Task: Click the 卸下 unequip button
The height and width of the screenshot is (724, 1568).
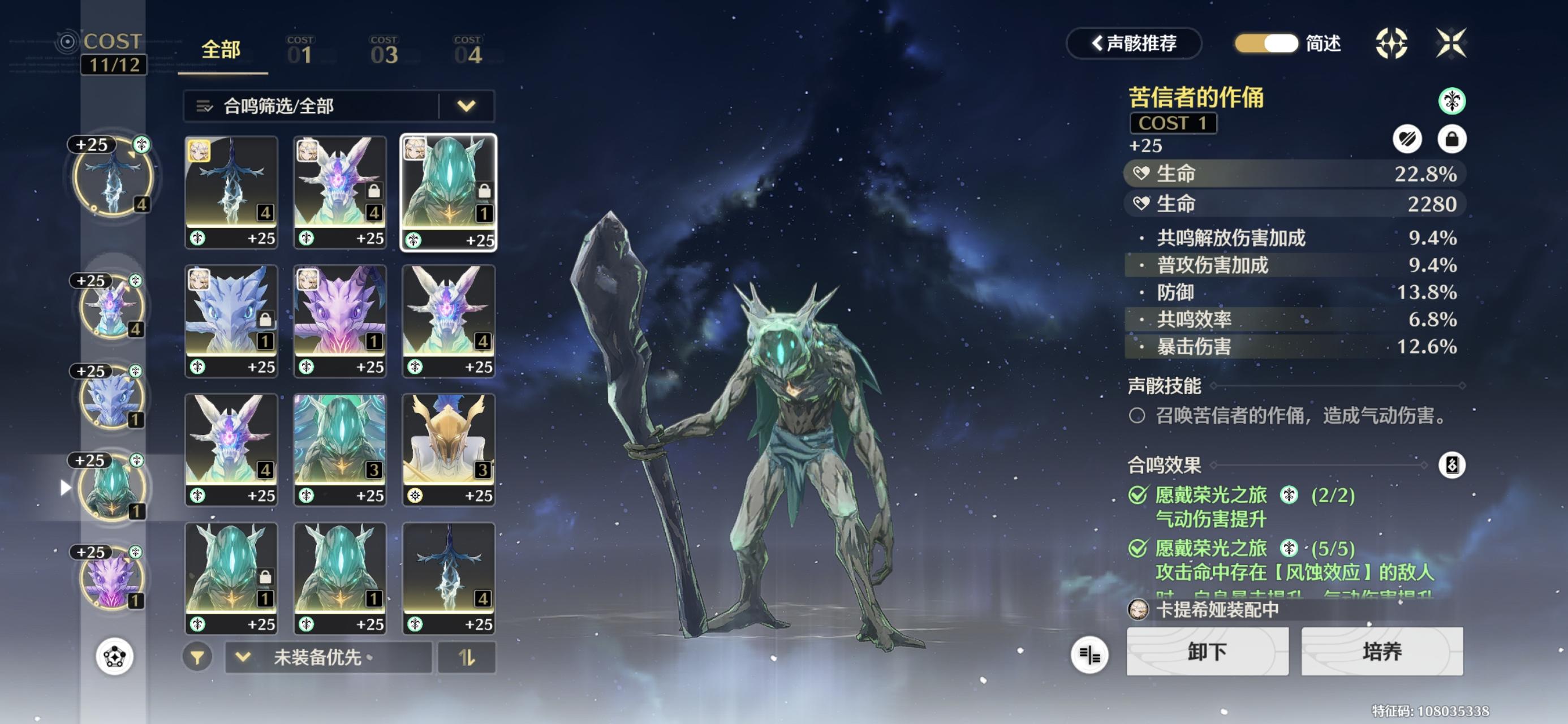Action: pyautogui.click(x=1207, y=652)
